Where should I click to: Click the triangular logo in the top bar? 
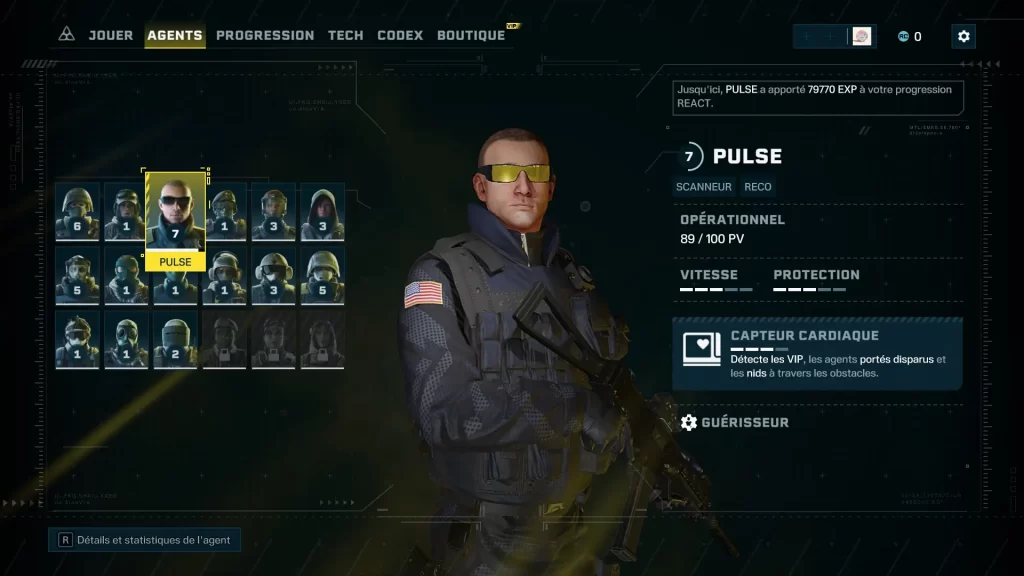(x=66, y=35)
